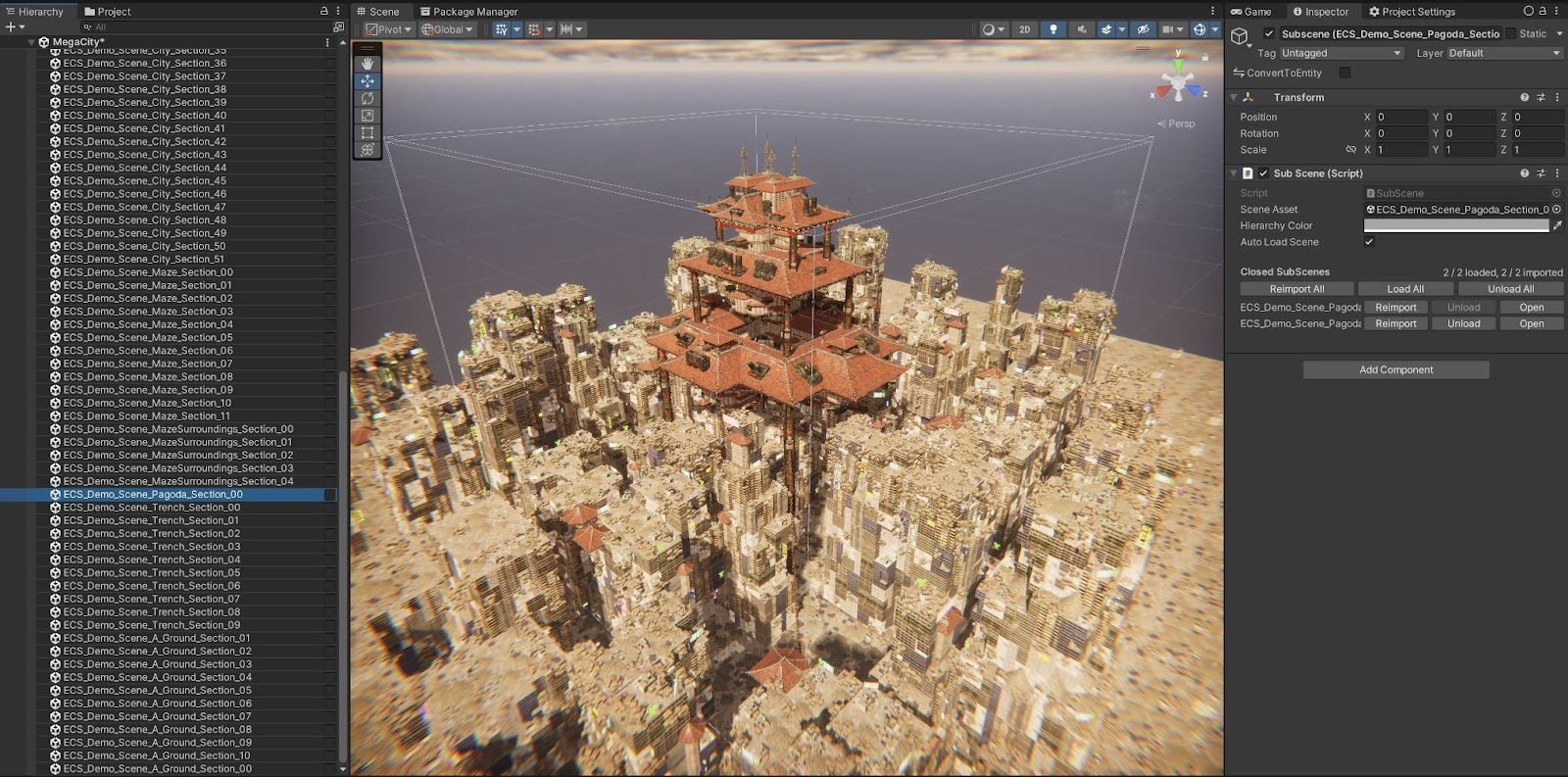Select ECS_Demo_Scene_Maze_Section_05 in the hierarchy
Image resolution: width=1568 pixels, height=777 pixels.
(x=148, y=337)
